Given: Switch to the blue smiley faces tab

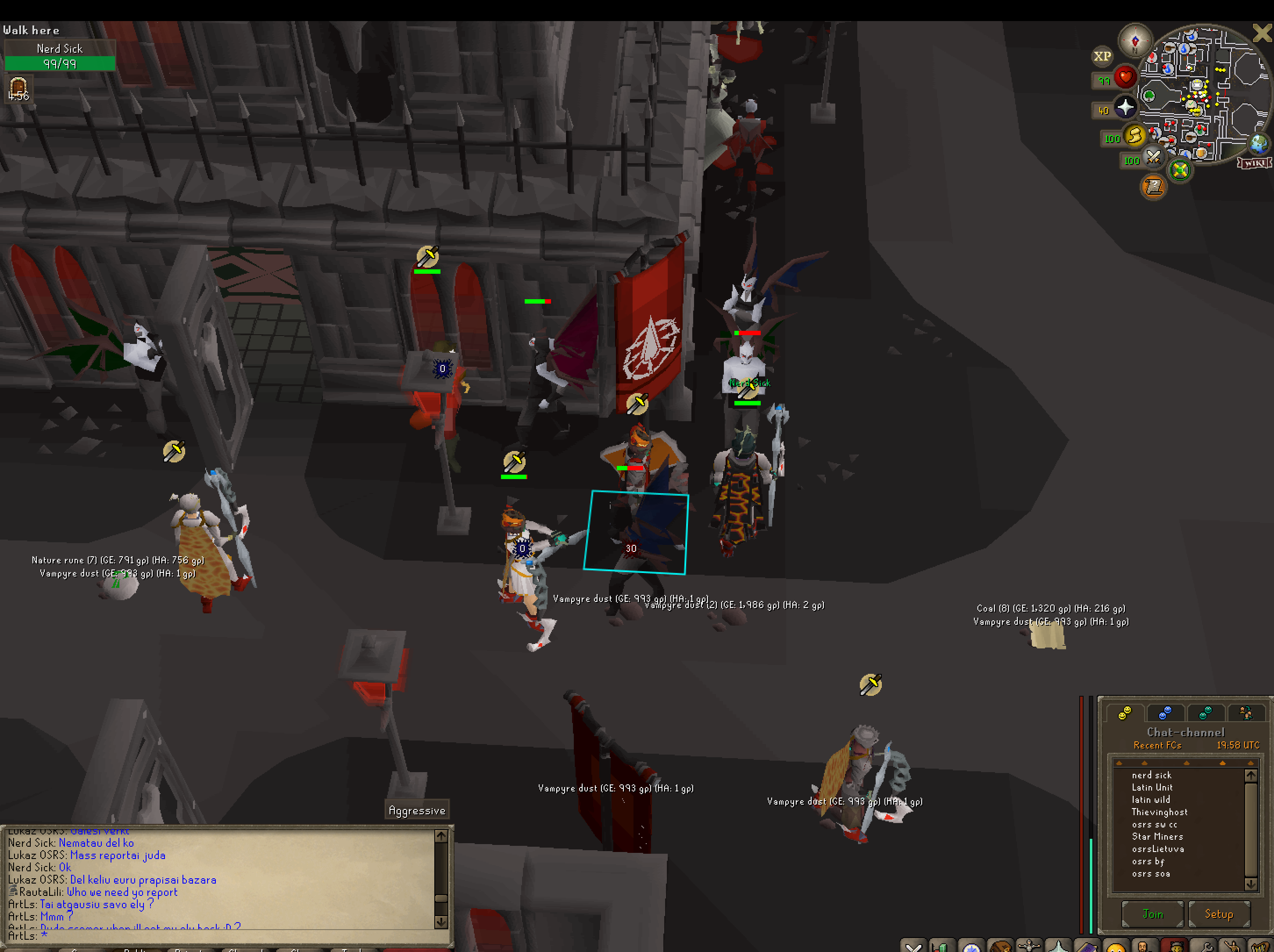Looking at the screenshot, I should point(1165,713).
